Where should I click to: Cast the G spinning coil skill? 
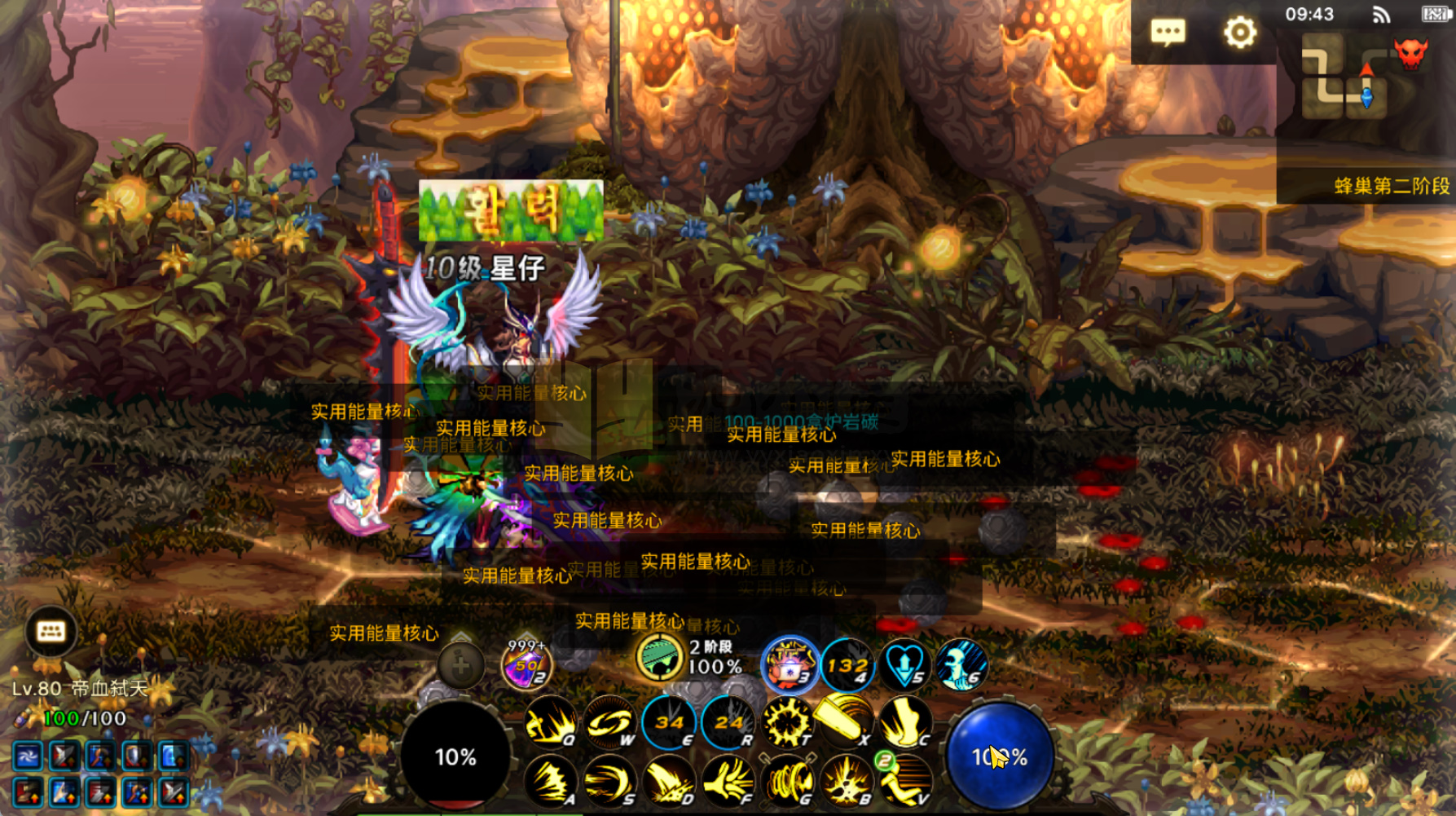click(x=787, y=781)
